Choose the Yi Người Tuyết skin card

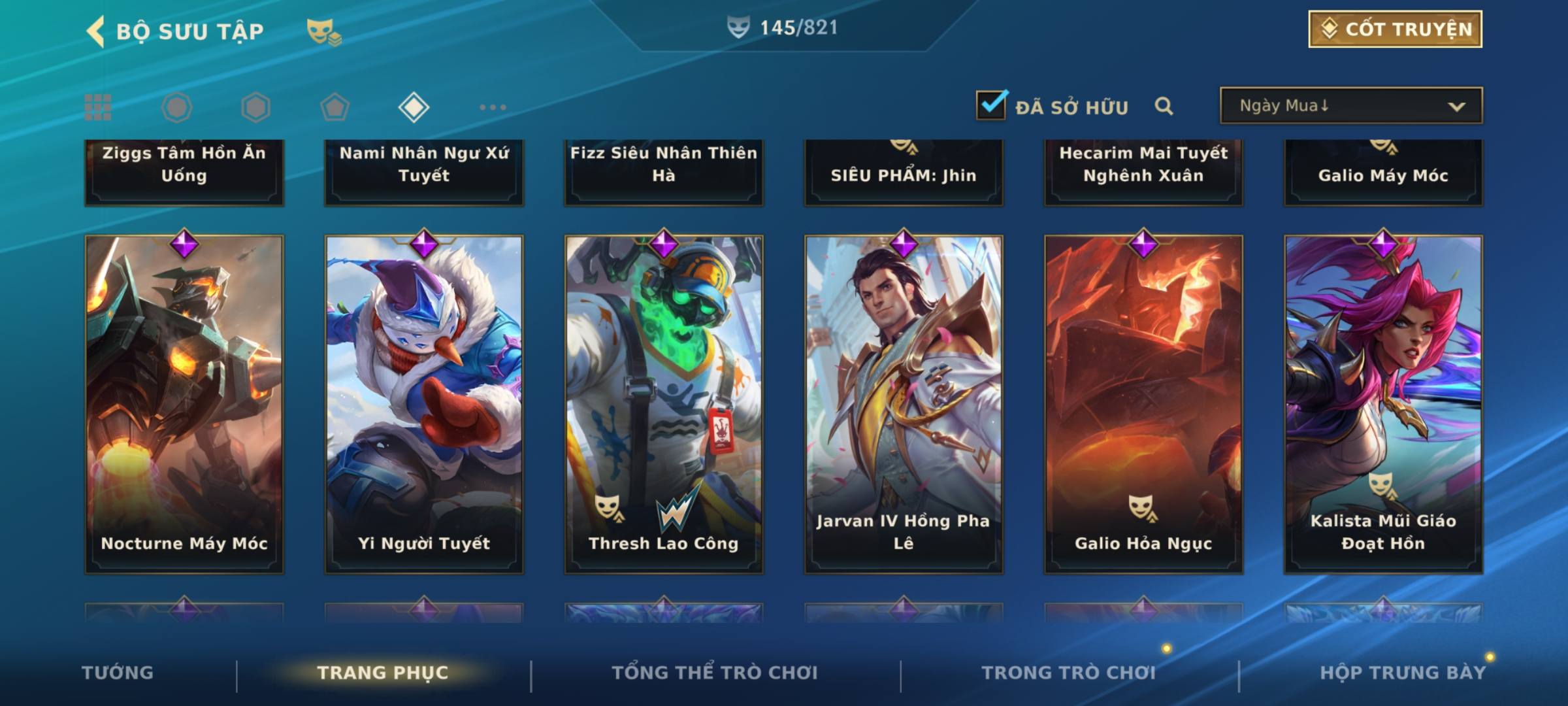[x=424, y=404]
